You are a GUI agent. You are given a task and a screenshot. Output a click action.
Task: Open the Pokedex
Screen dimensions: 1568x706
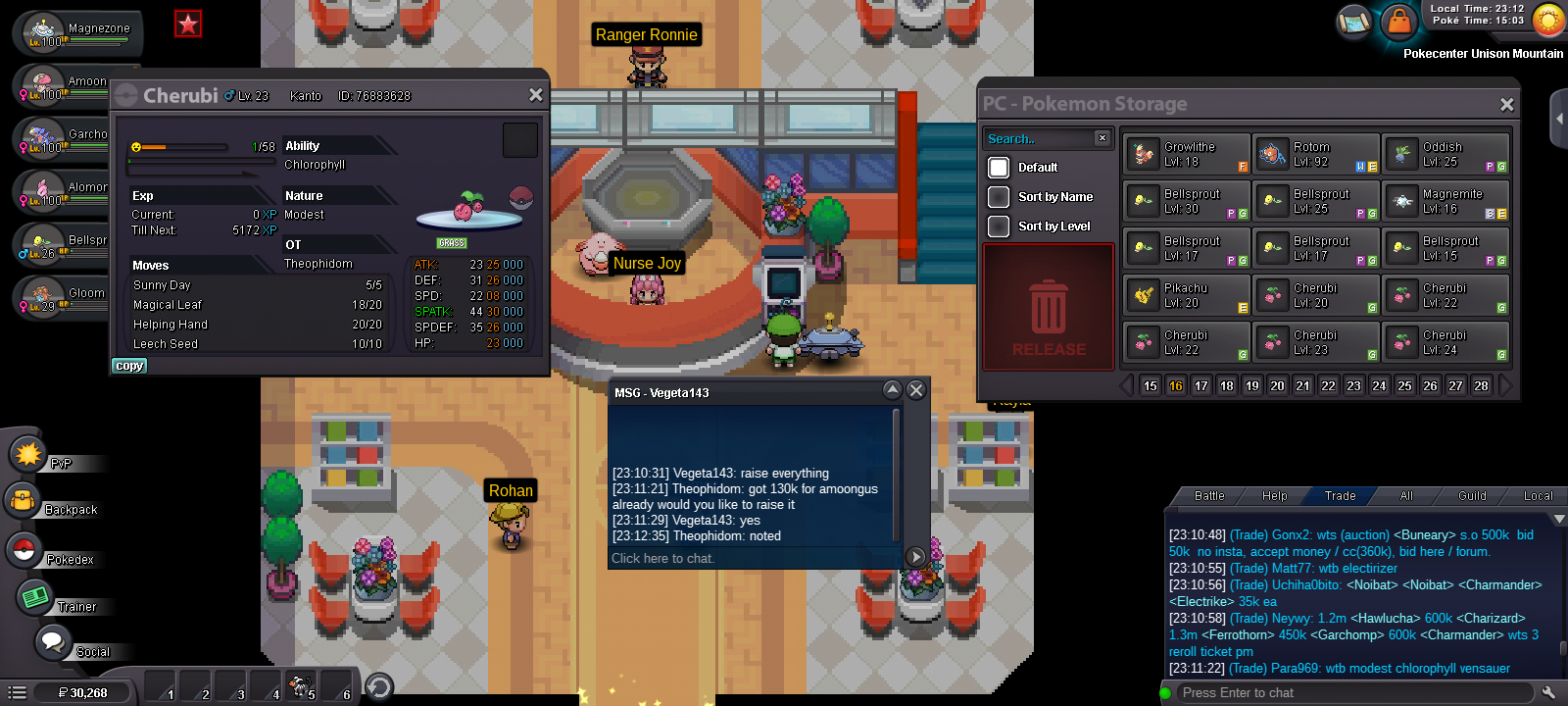click(49, 554)
